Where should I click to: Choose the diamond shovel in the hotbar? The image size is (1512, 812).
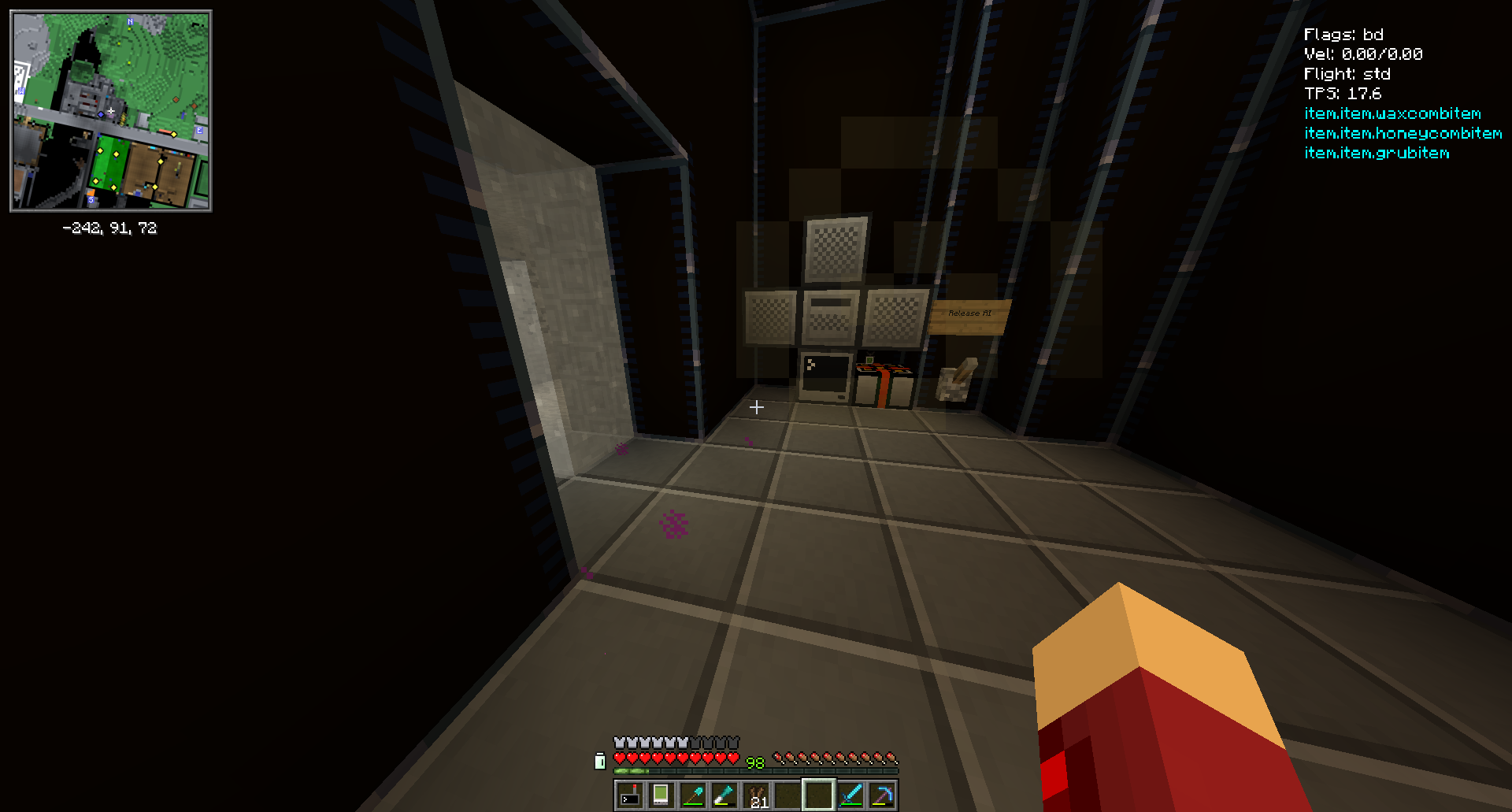coord(692,795)
